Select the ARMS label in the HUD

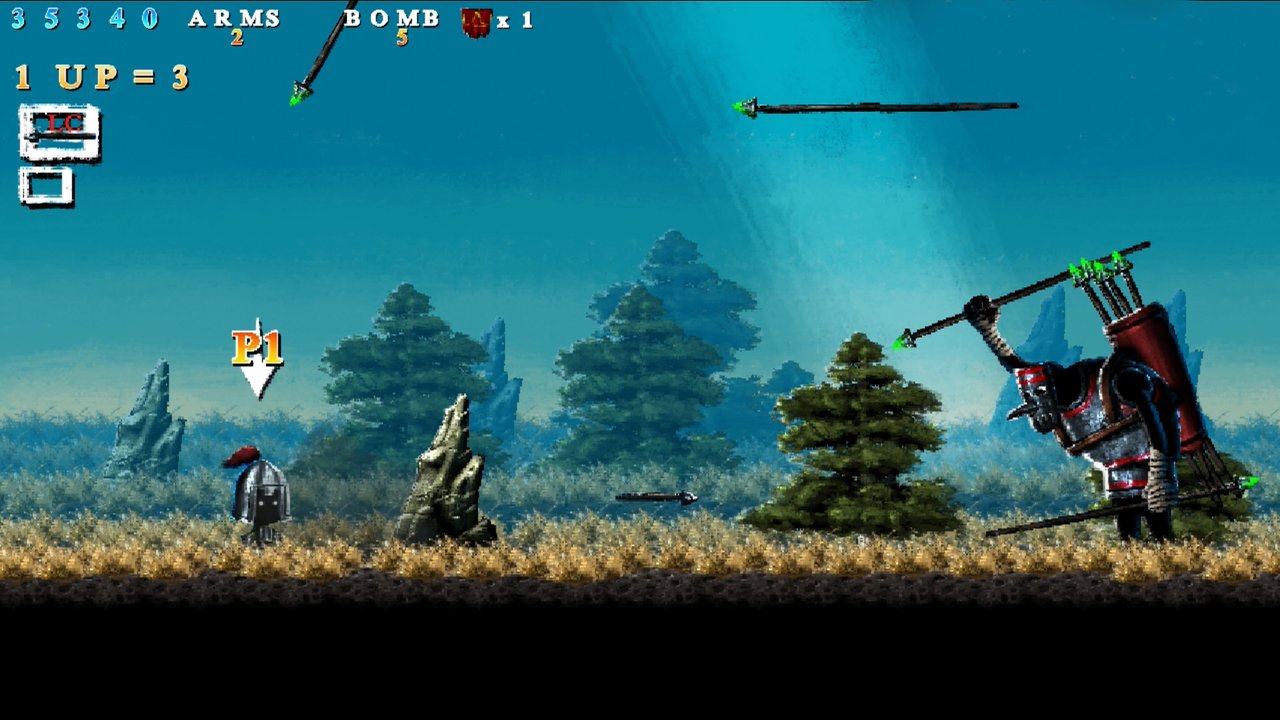pos(235,17)
